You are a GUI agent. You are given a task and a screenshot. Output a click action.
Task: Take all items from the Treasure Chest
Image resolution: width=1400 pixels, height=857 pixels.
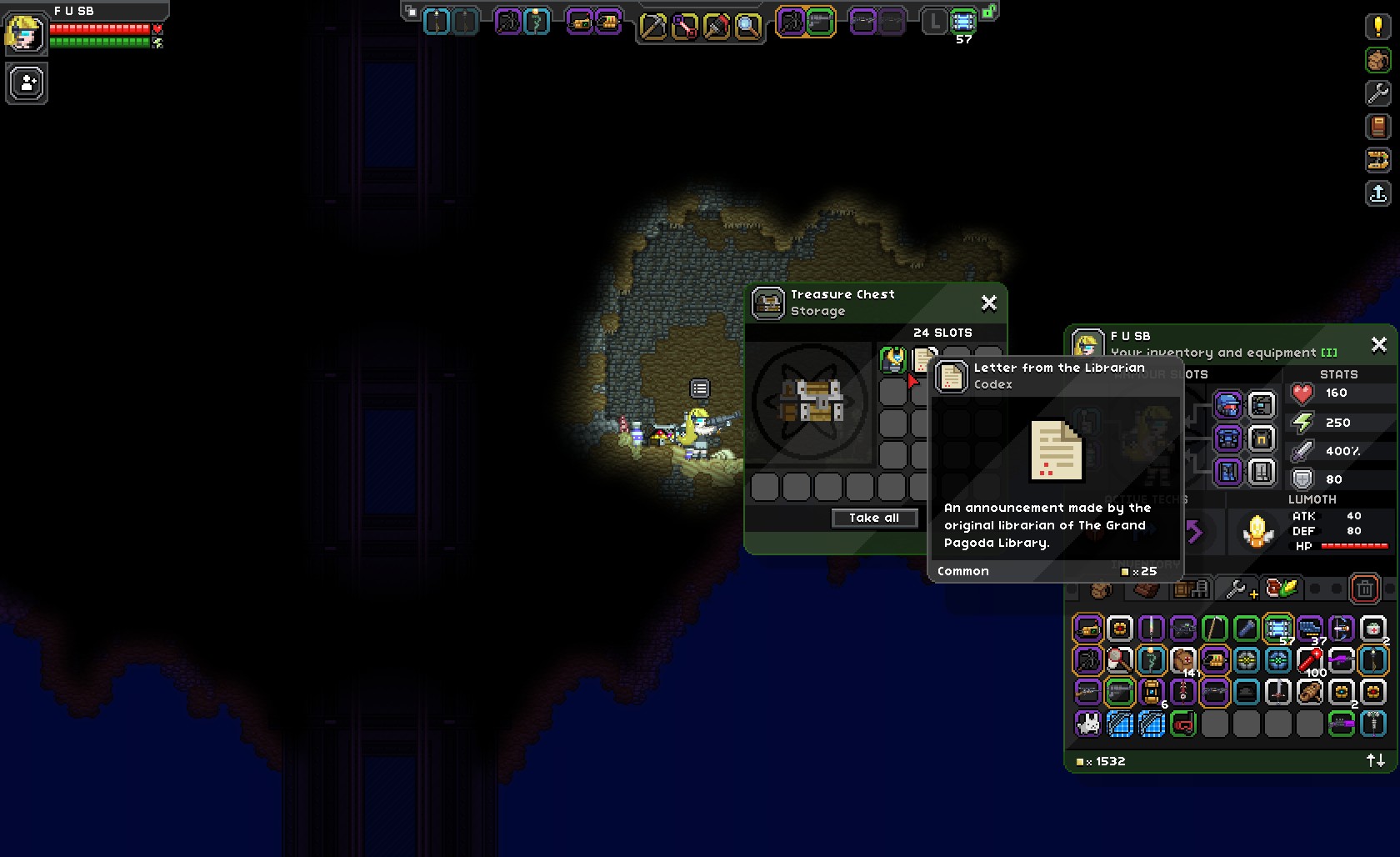[874, 518]
